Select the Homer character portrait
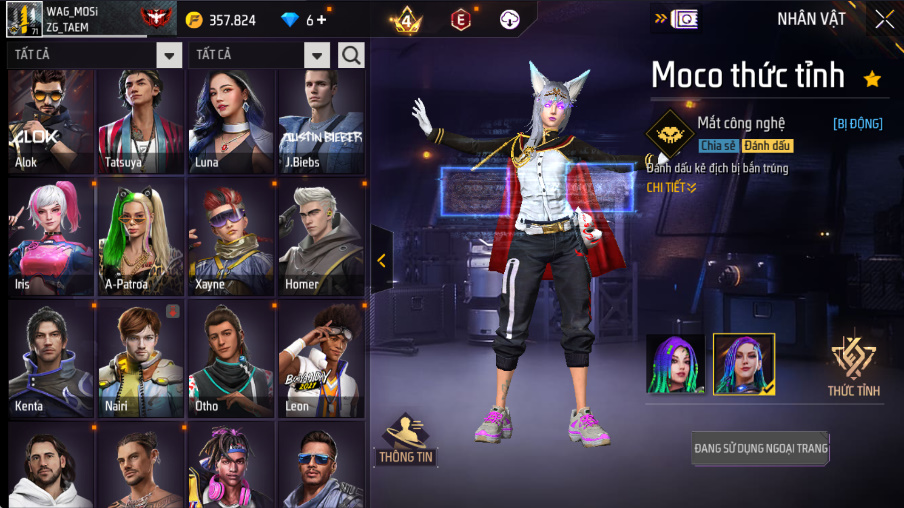The width and height of the screenshot is (904, 508). pos(321,239)
